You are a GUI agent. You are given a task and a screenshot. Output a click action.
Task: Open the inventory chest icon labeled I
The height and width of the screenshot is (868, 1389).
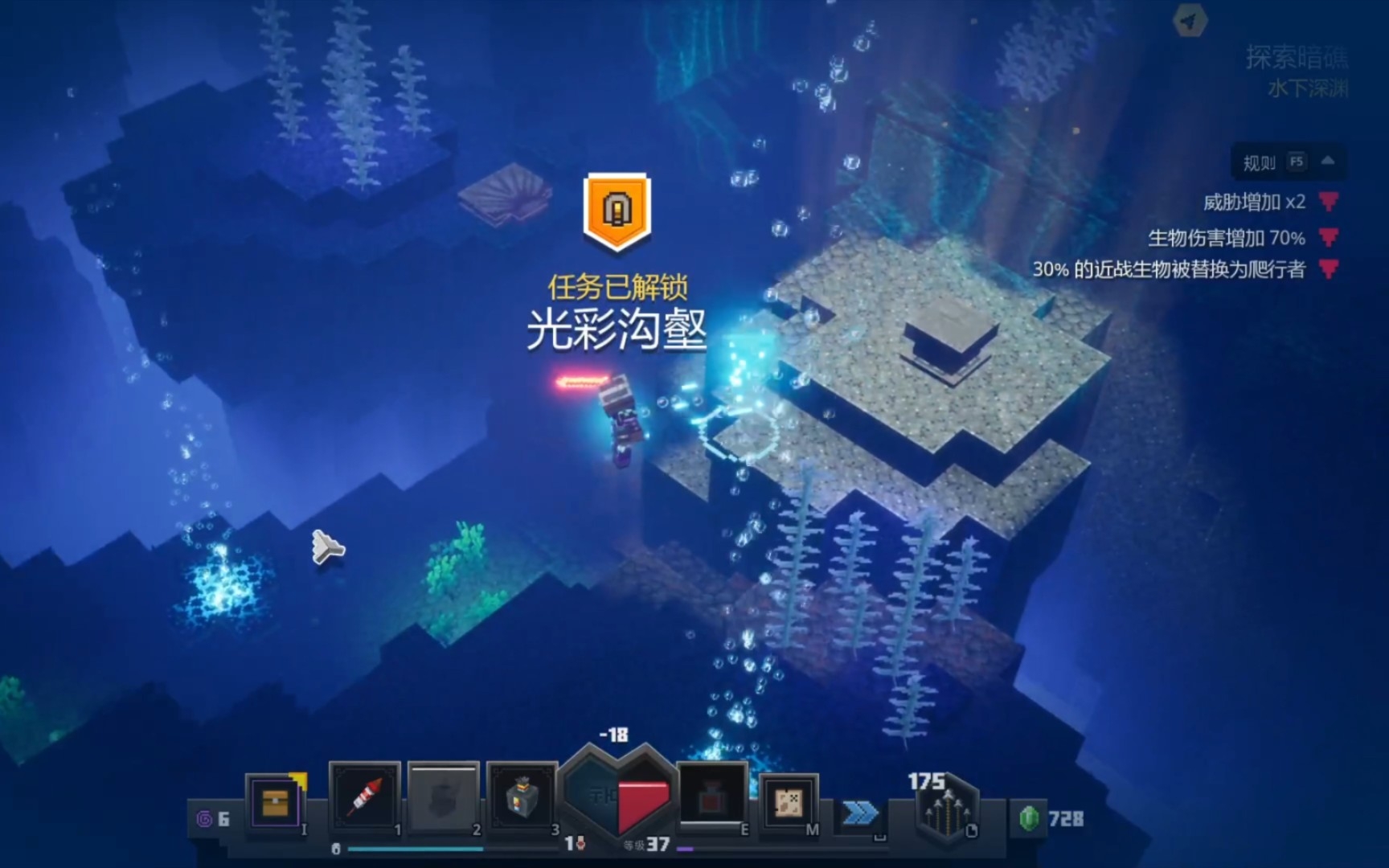click(x=277, y=800)
